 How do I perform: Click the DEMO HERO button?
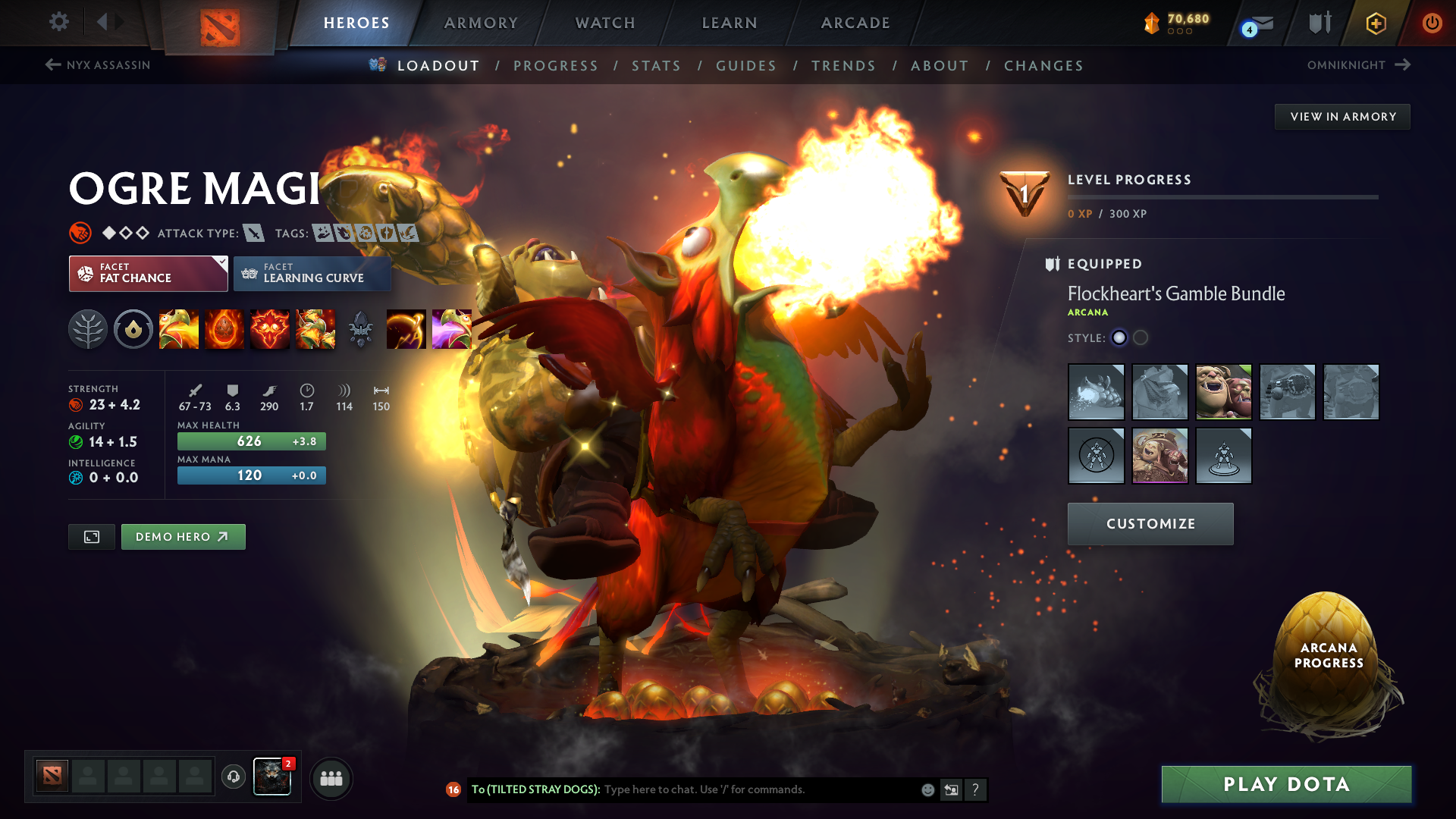183,536
